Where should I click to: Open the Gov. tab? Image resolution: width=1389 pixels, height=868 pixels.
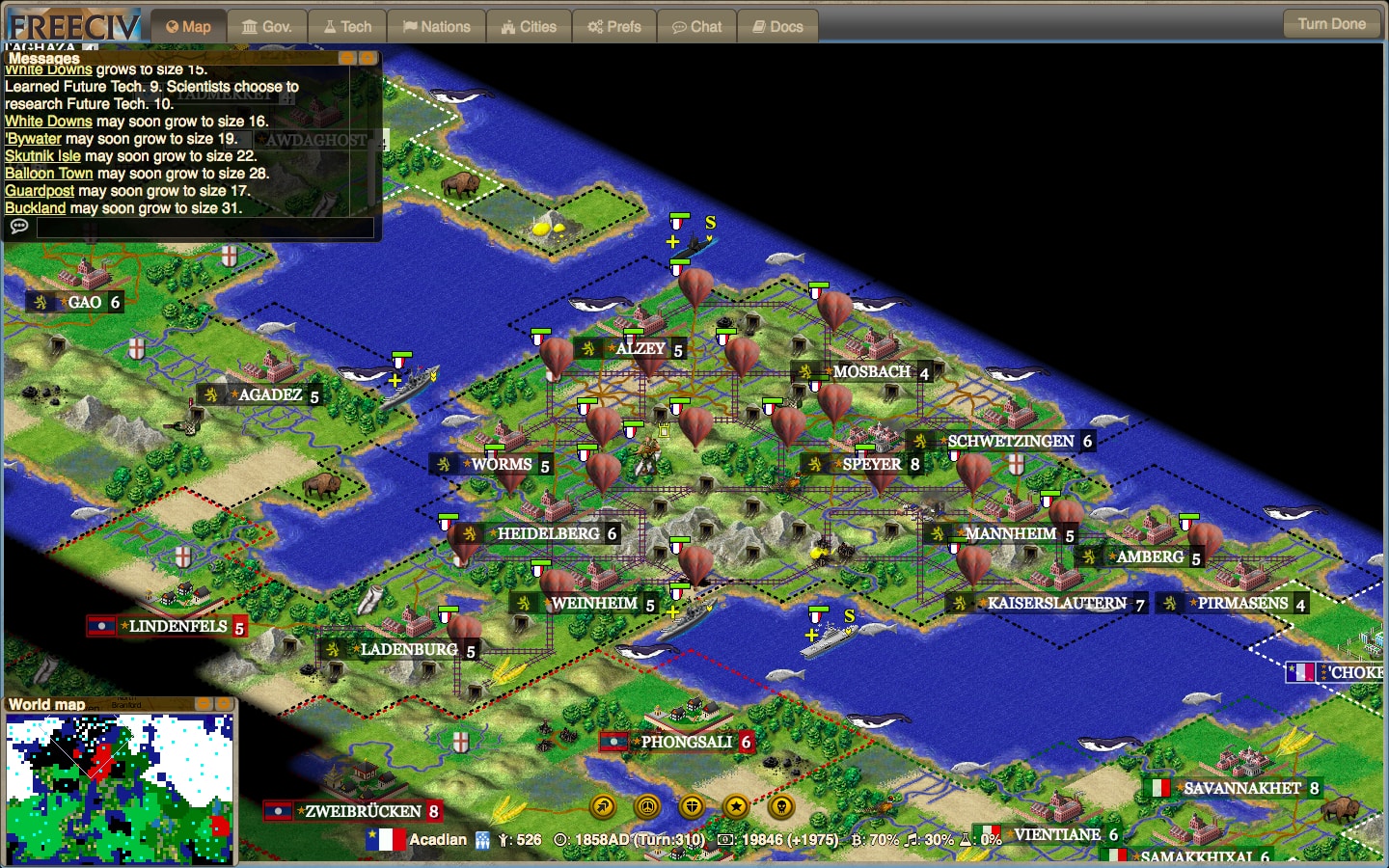[267, 27]
